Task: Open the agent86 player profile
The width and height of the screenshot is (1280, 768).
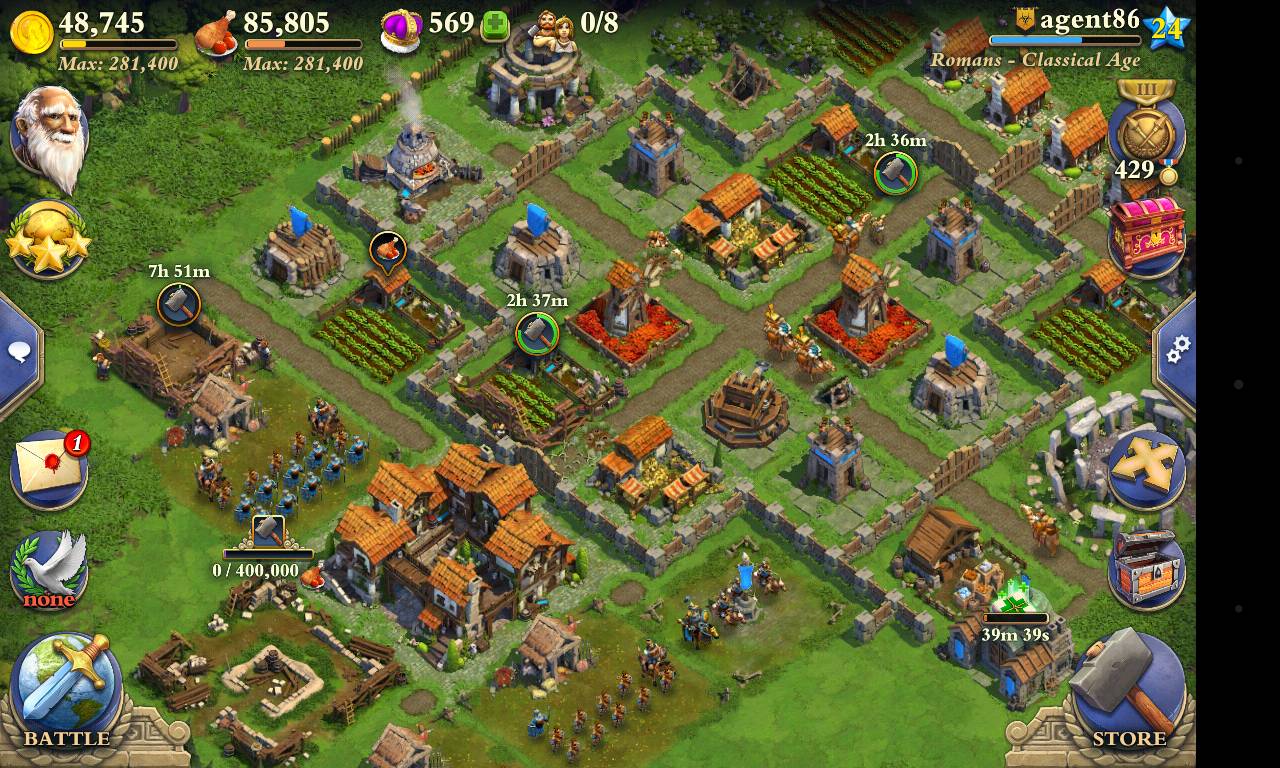Action: tap(1088, 20)
